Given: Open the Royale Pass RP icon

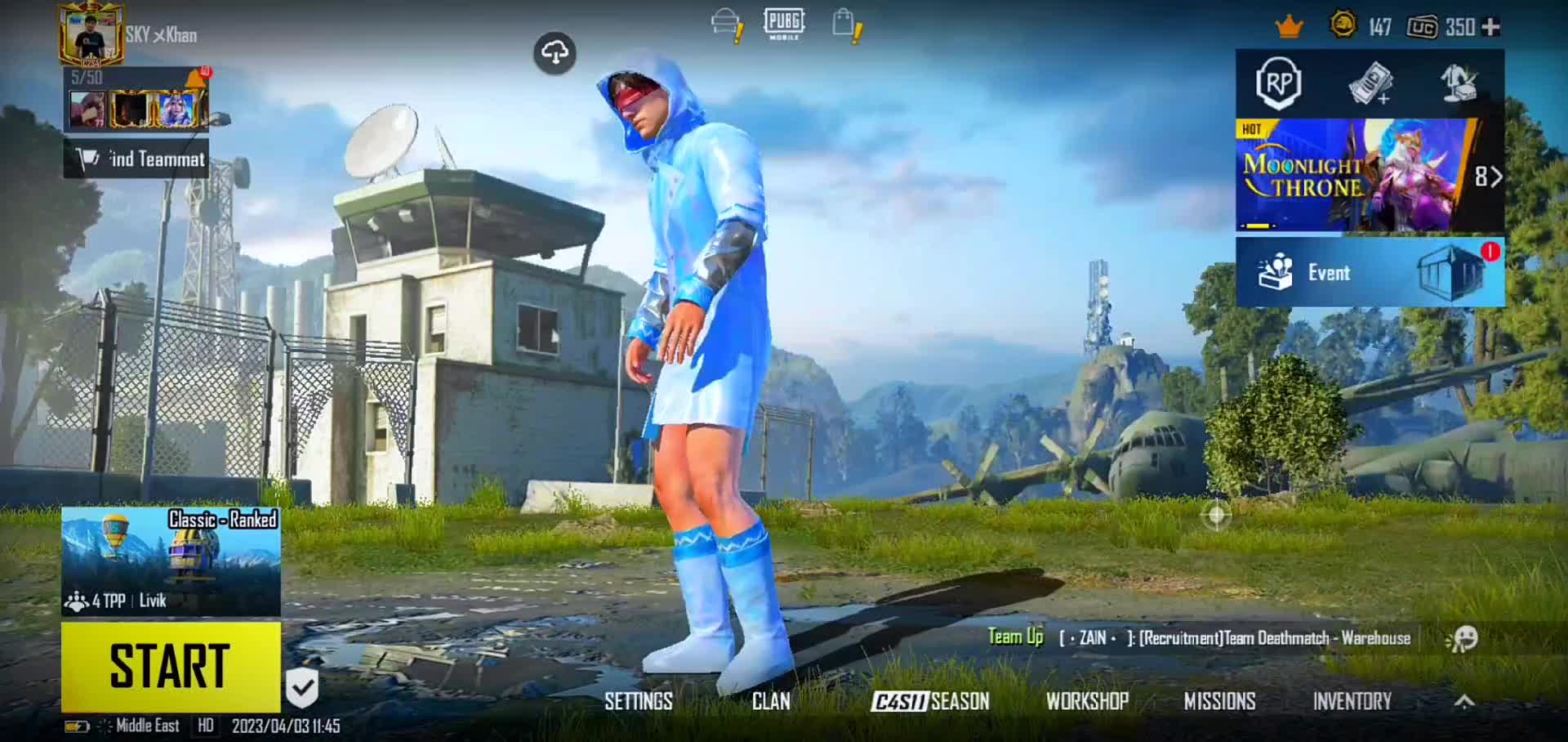Looking at the screenshot, I should tap(1278, 83).
